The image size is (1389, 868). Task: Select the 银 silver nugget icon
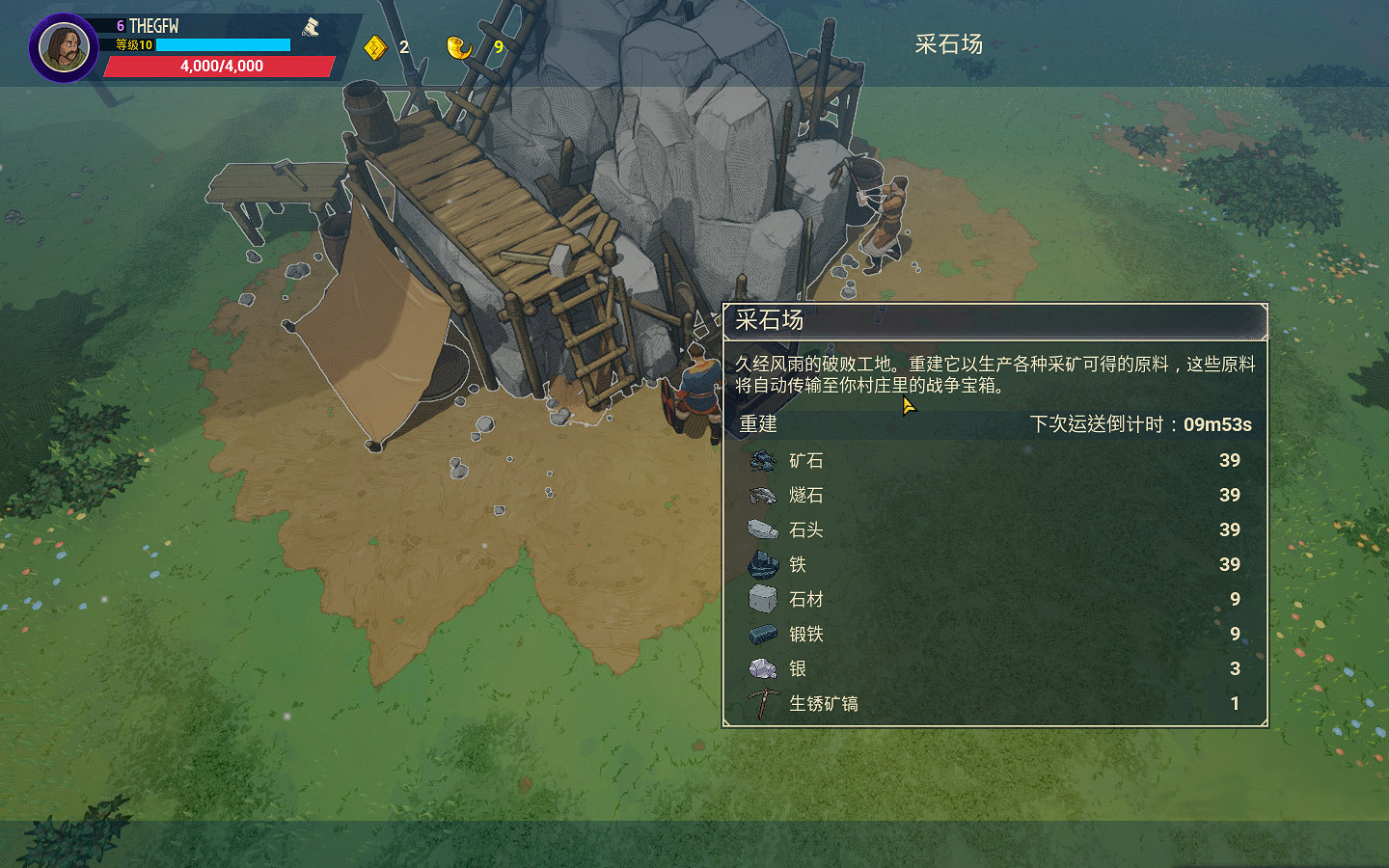tap(761, 668)
